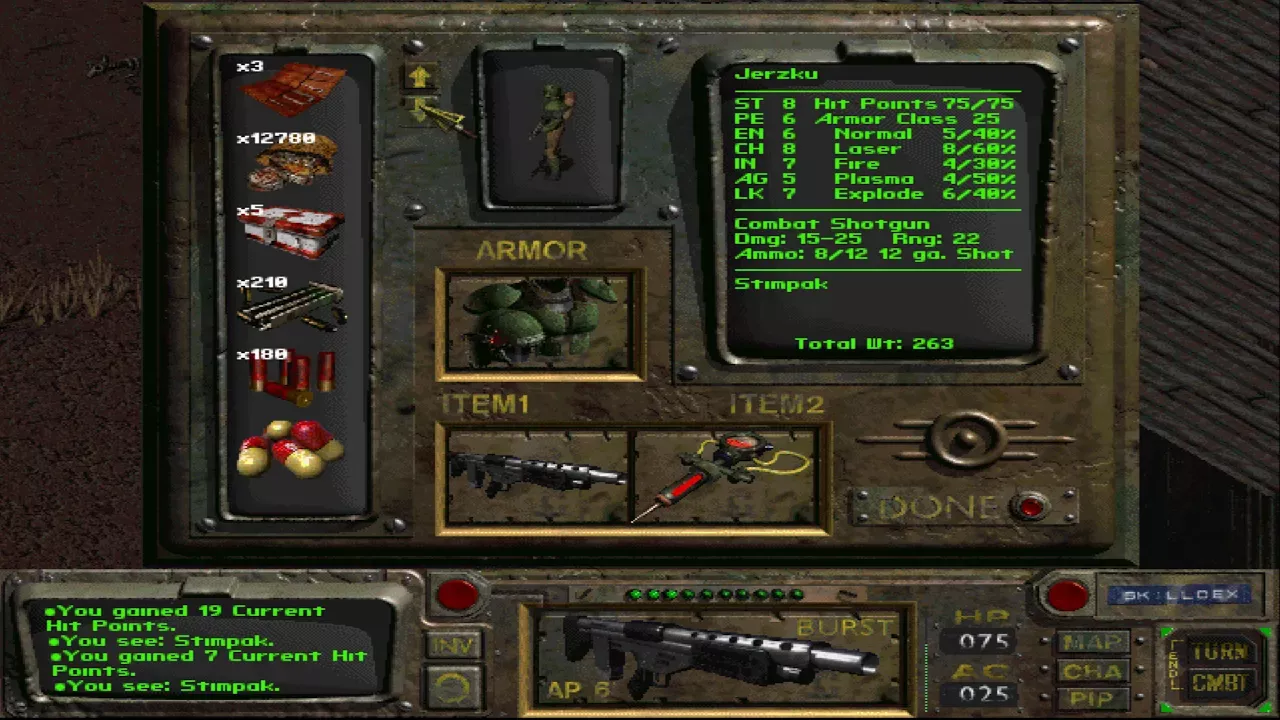Viewport: 1280px width, 720px height.
Task: Open inventory with the INV button
Action: 455,645
